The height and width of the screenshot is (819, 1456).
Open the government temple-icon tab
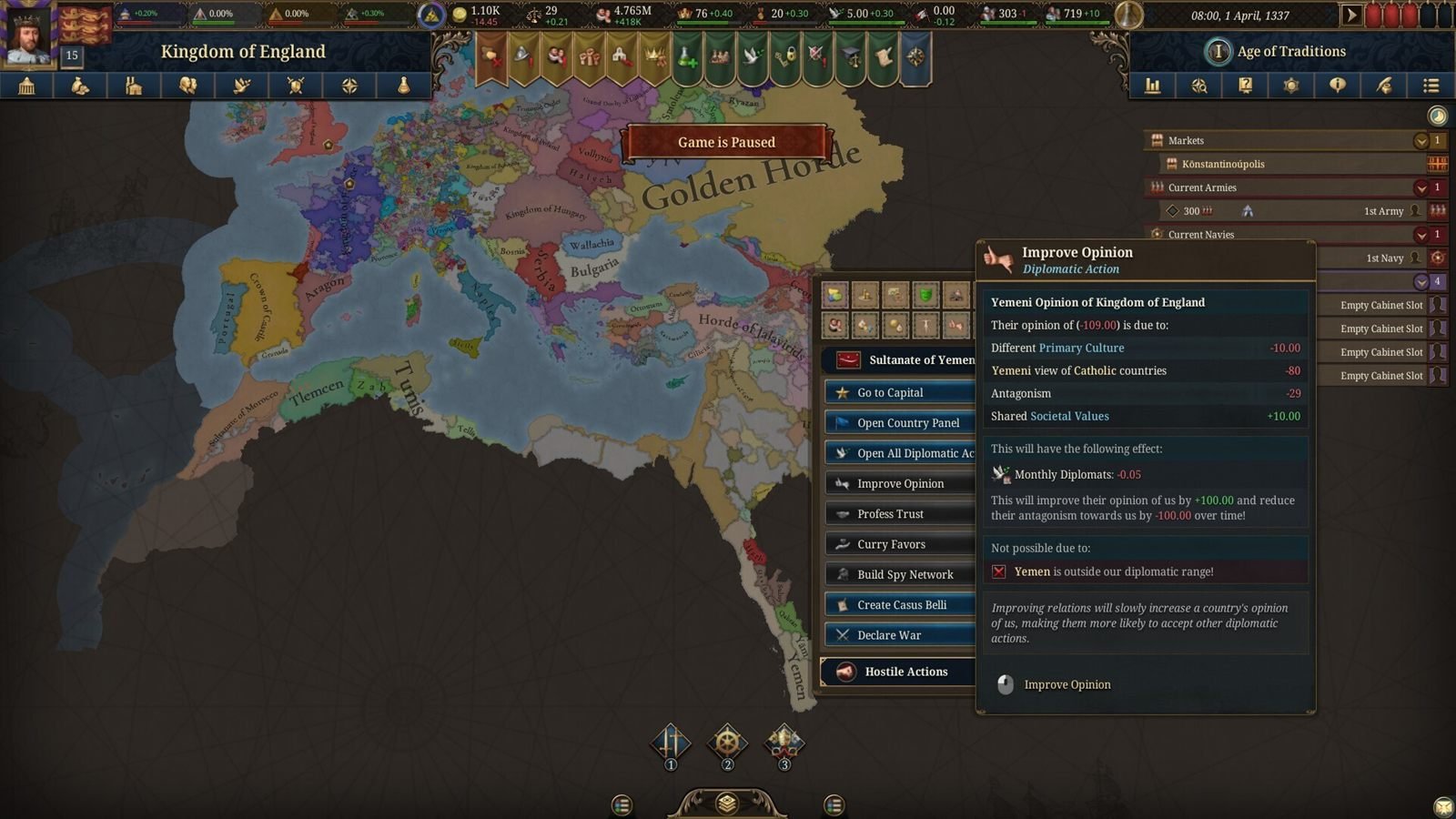coord(26,86)
